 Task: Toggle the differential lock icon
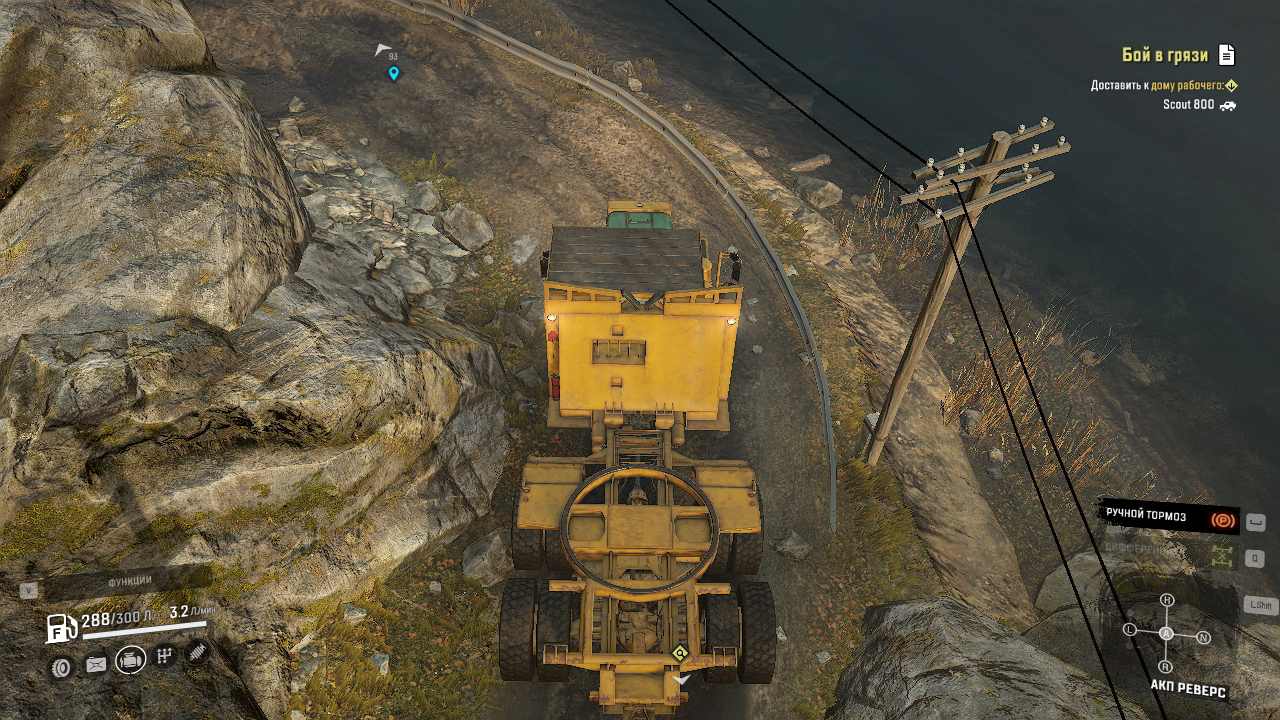[x=1221, y=557]
